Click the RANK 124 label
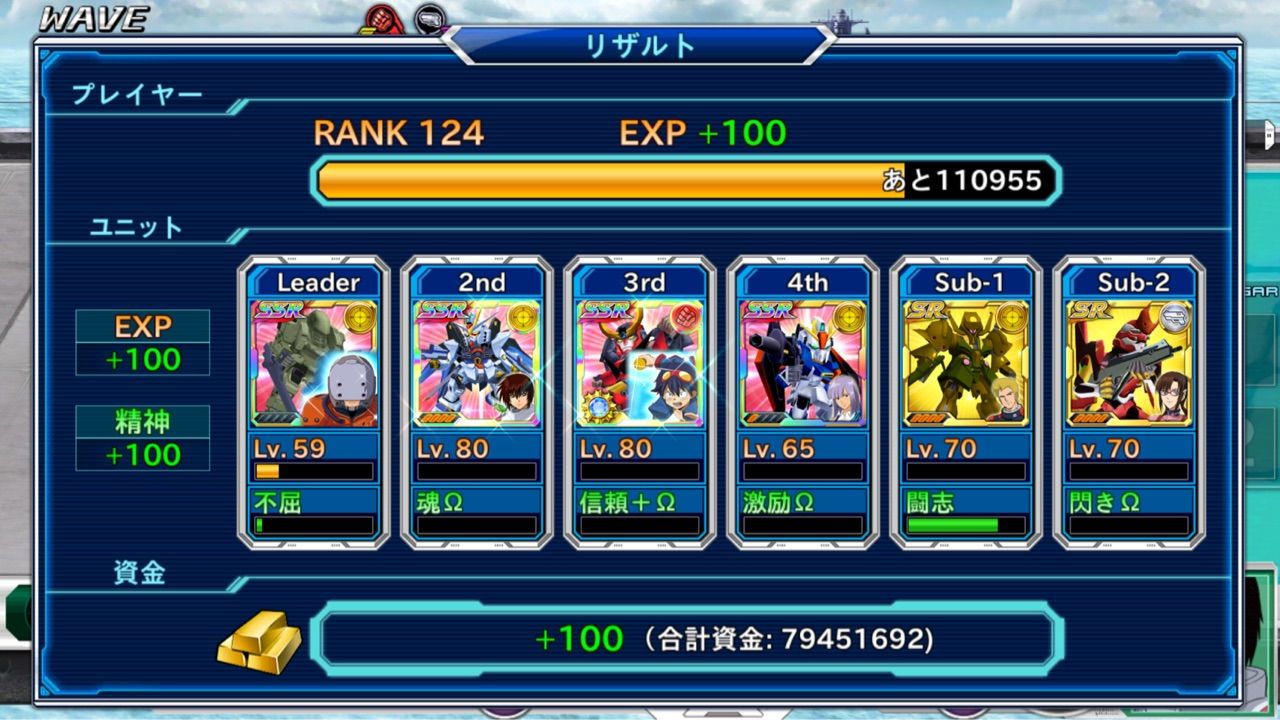This screenshot has height=720, width=1280. (x=398, y=130)
